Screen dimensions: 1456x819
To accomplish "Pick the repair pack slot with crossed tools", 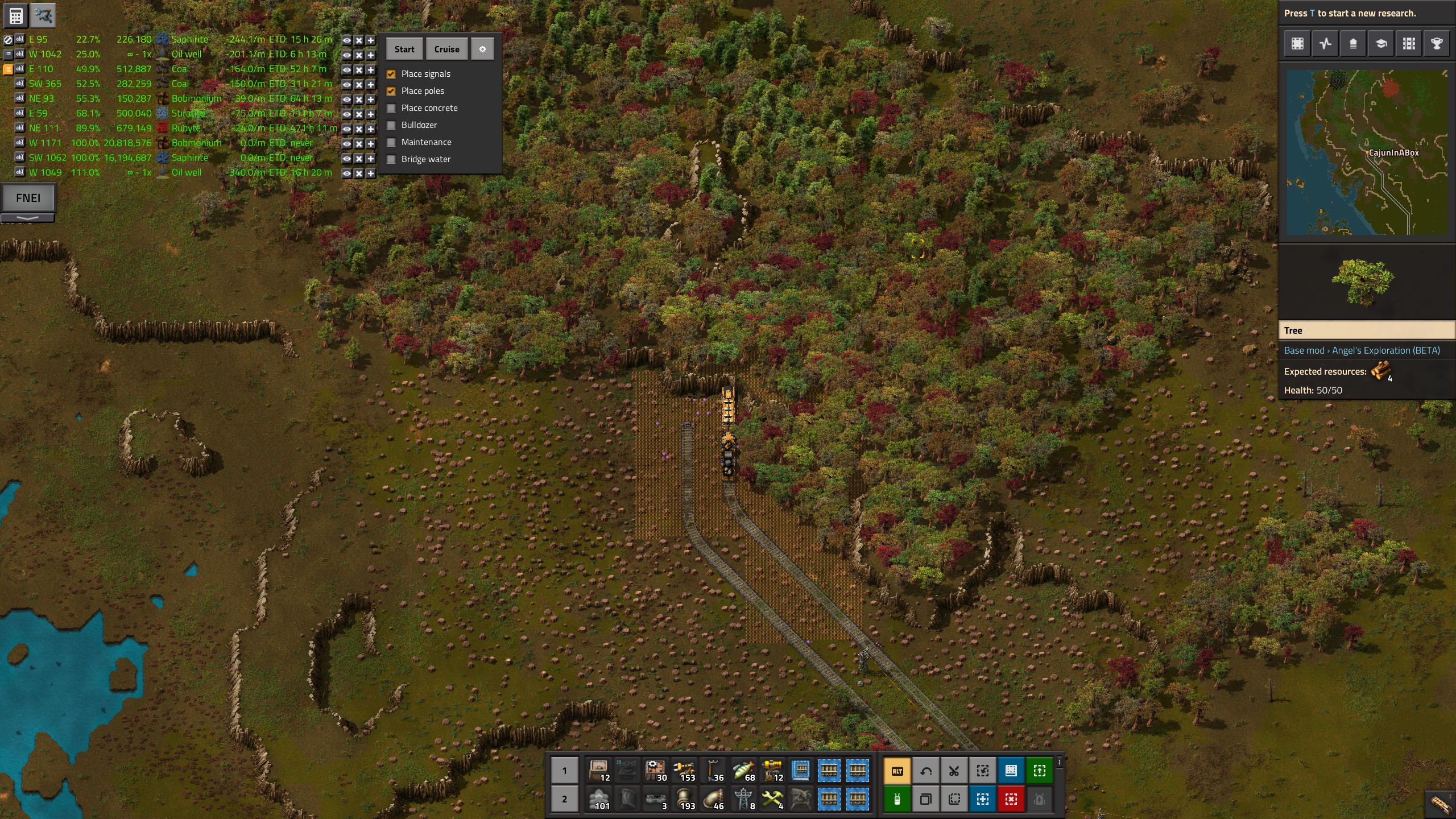I will [772, 799].
